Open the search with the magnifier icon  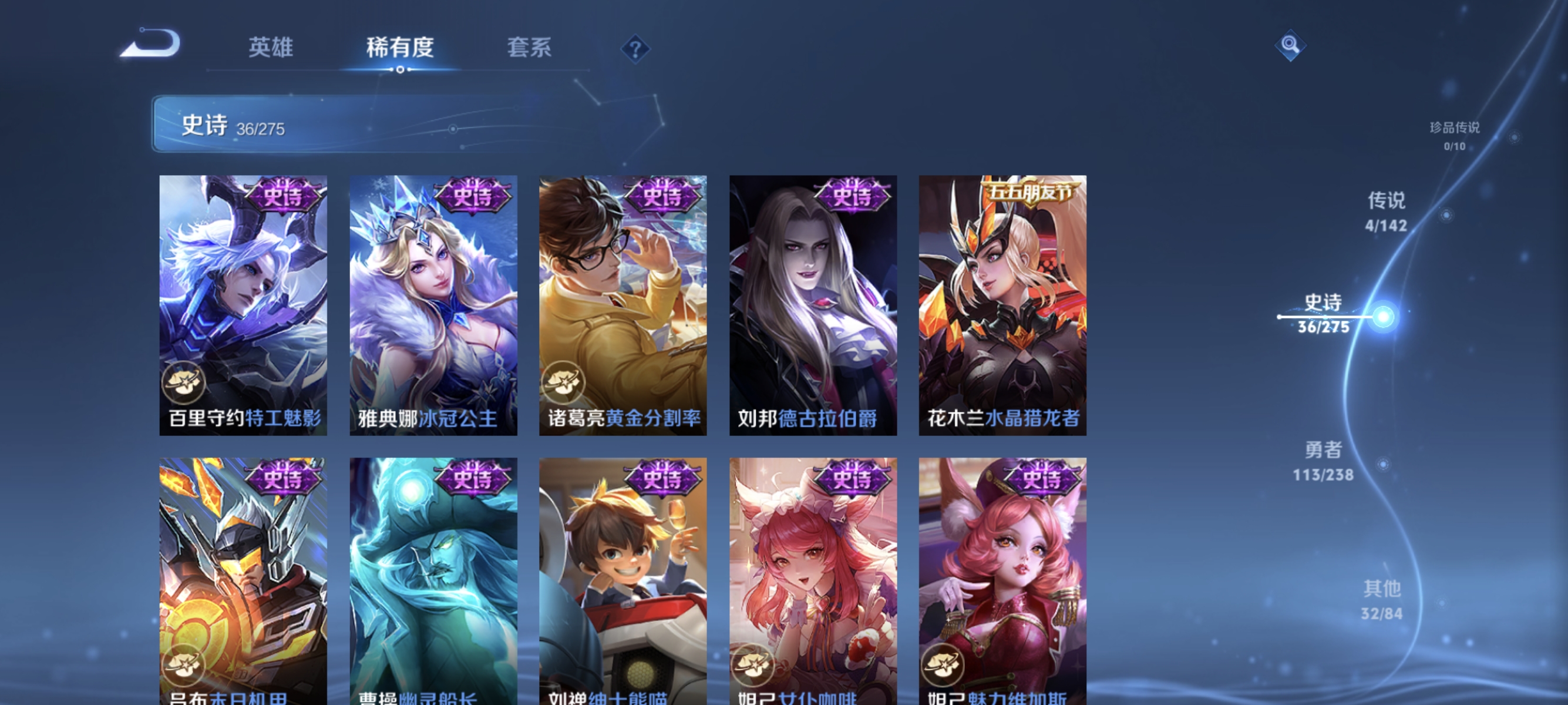[x=1290, y=45]
